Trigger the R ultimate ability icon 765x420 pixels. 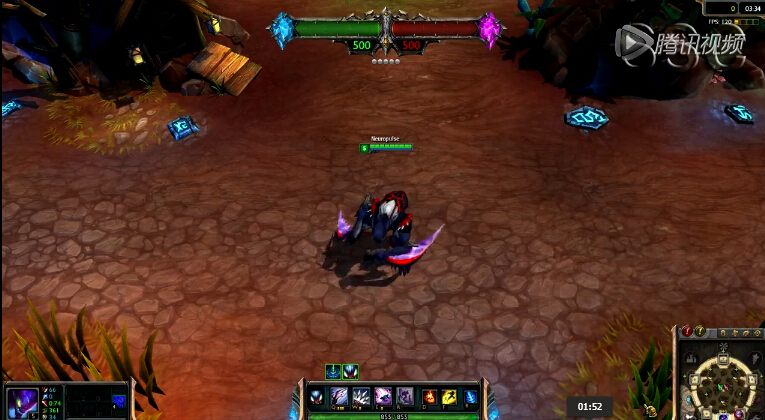point(406,397)
